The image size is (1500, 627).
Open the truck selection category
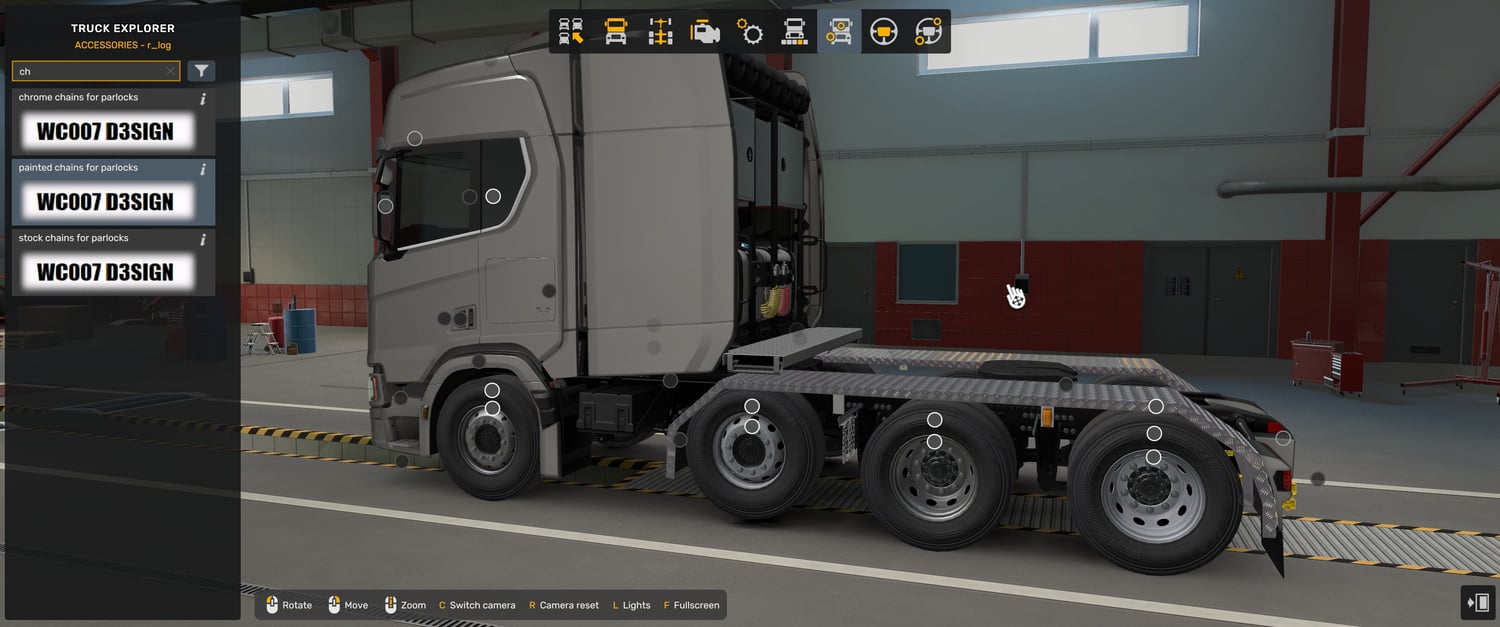[x=571, y=32]
